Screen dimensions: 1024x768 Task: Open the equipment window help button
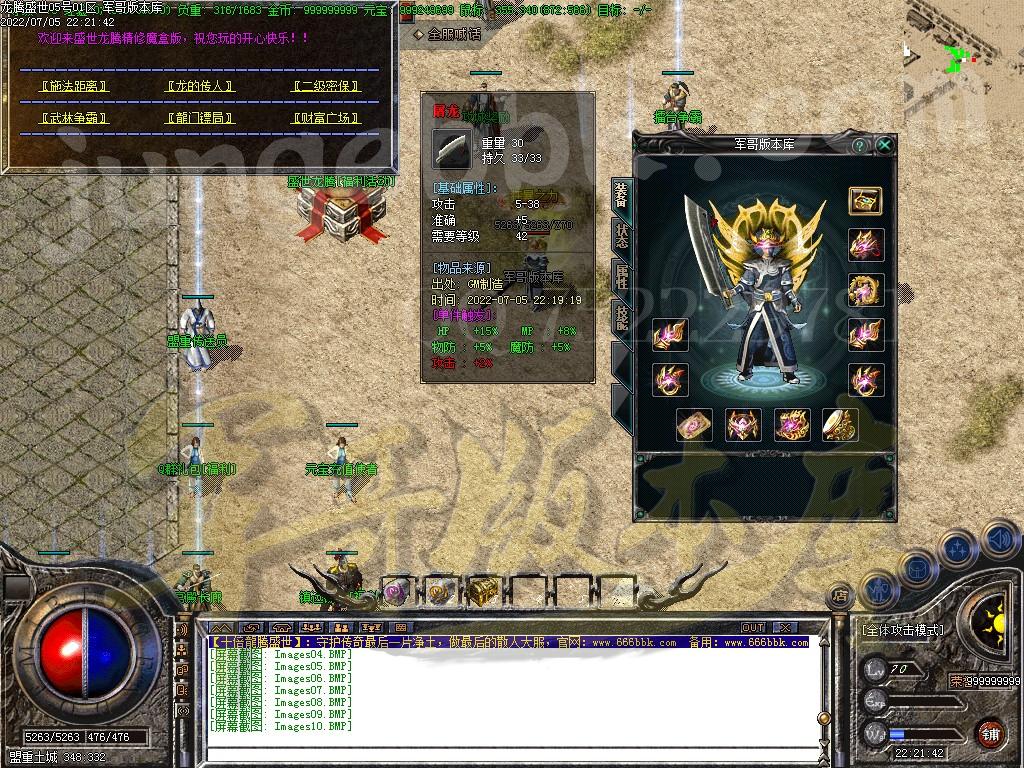(859, 145)
